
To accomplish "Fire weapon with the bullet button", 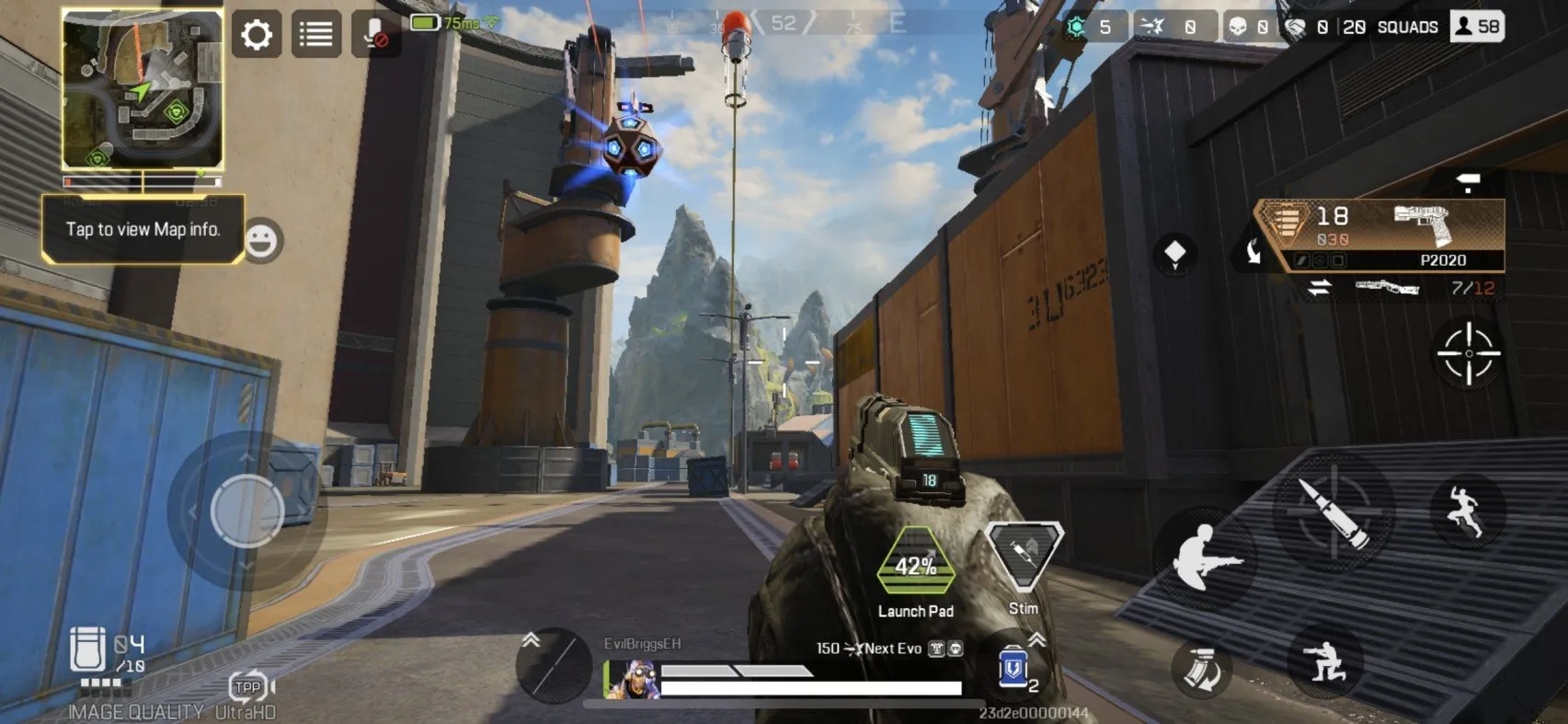I will 1333,511.
